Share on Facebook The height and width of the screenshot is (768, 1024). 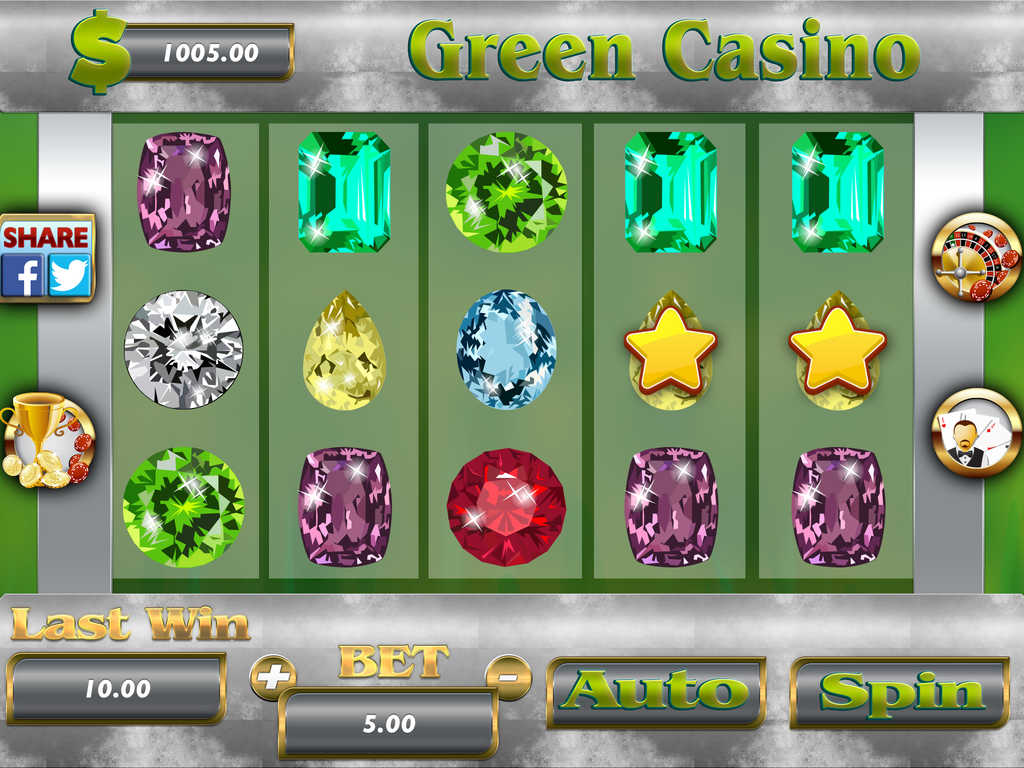click(x=23, y=275)
